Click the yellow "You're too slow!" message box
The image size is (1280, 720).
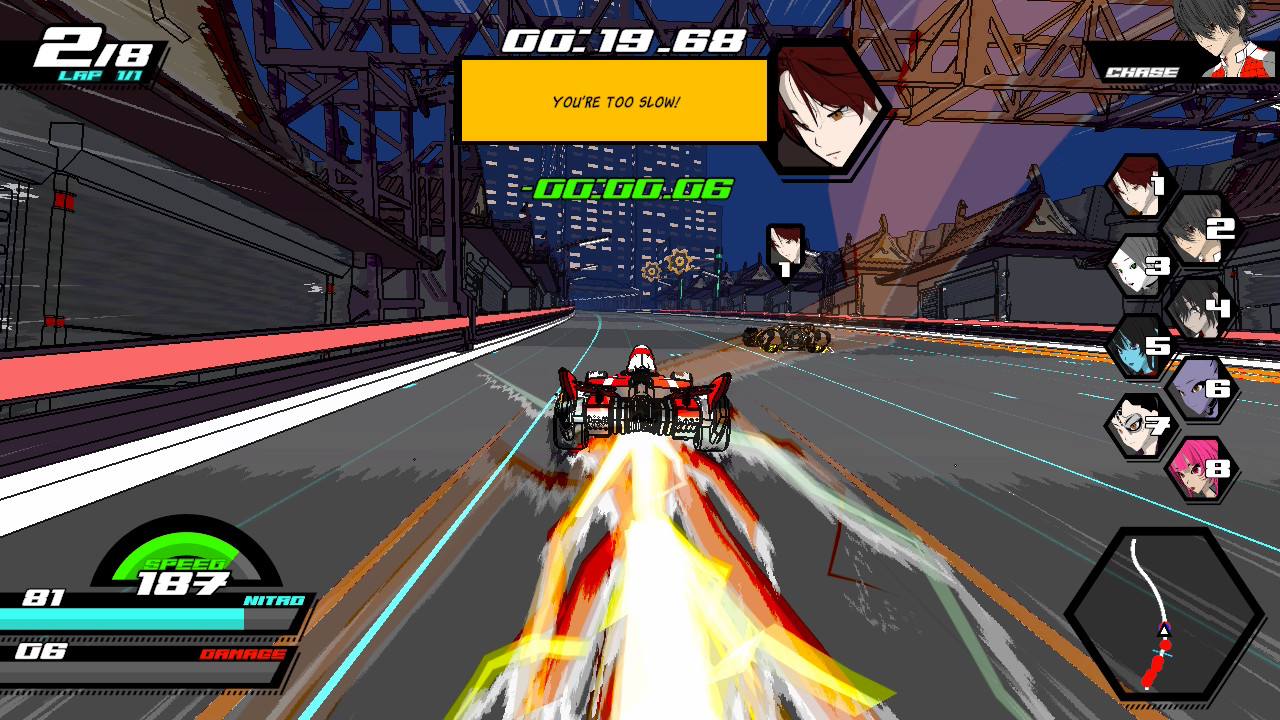tap(614, 101)
